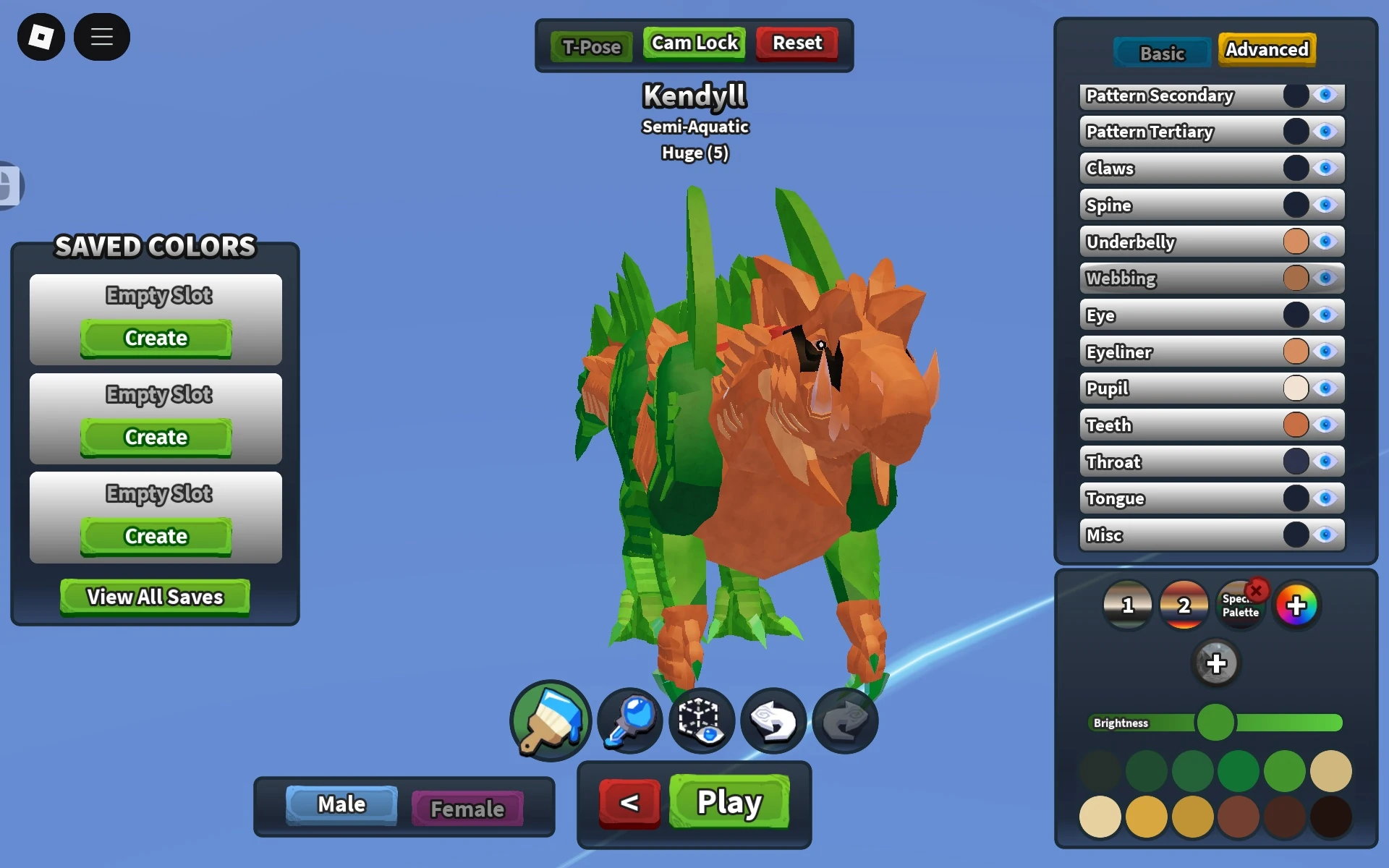Click the blue key icon
Screen dimensions: 1389x868
[x=626, y=720]
